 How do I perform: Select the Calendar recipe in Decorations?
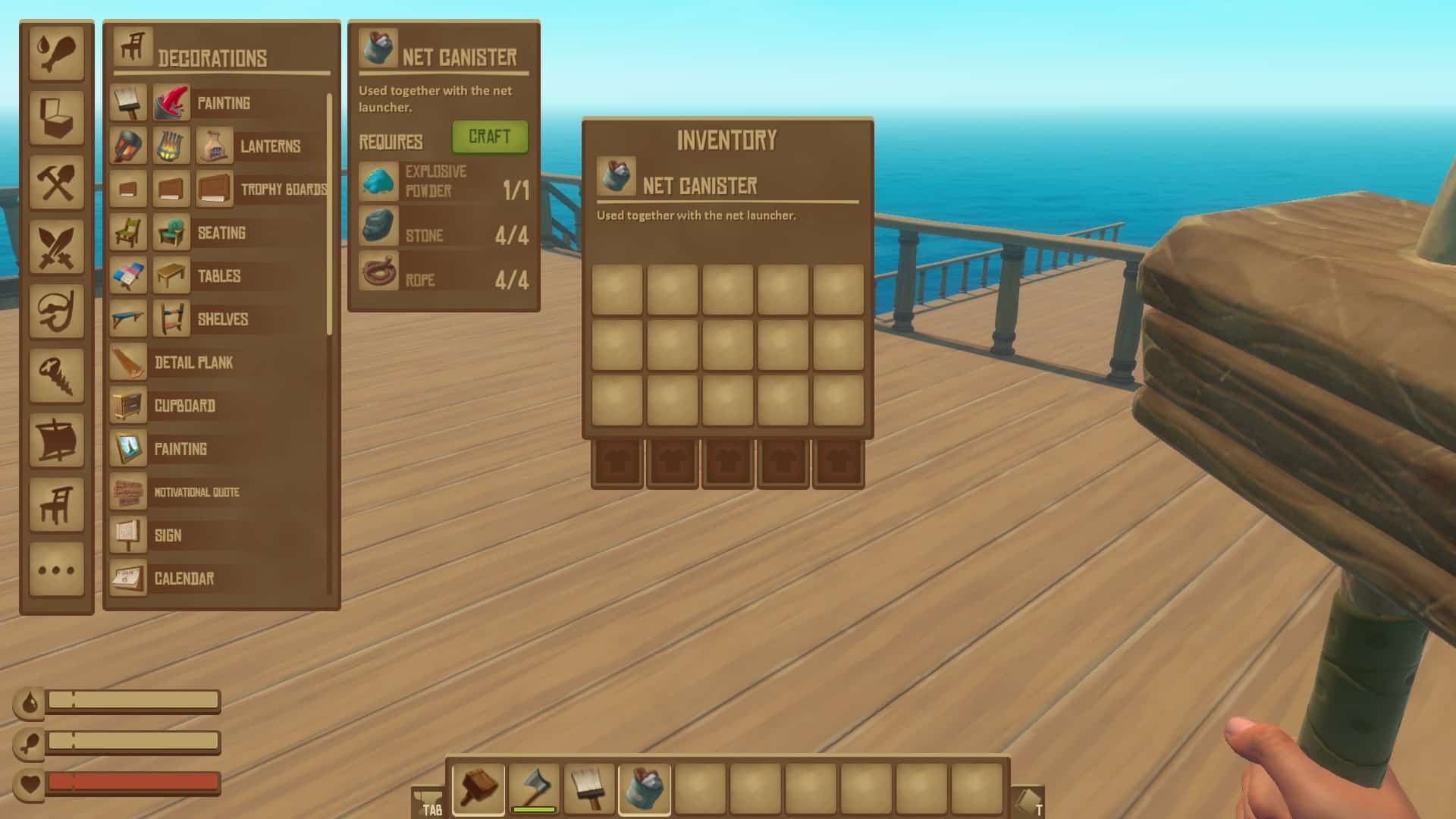click(184, 579)
